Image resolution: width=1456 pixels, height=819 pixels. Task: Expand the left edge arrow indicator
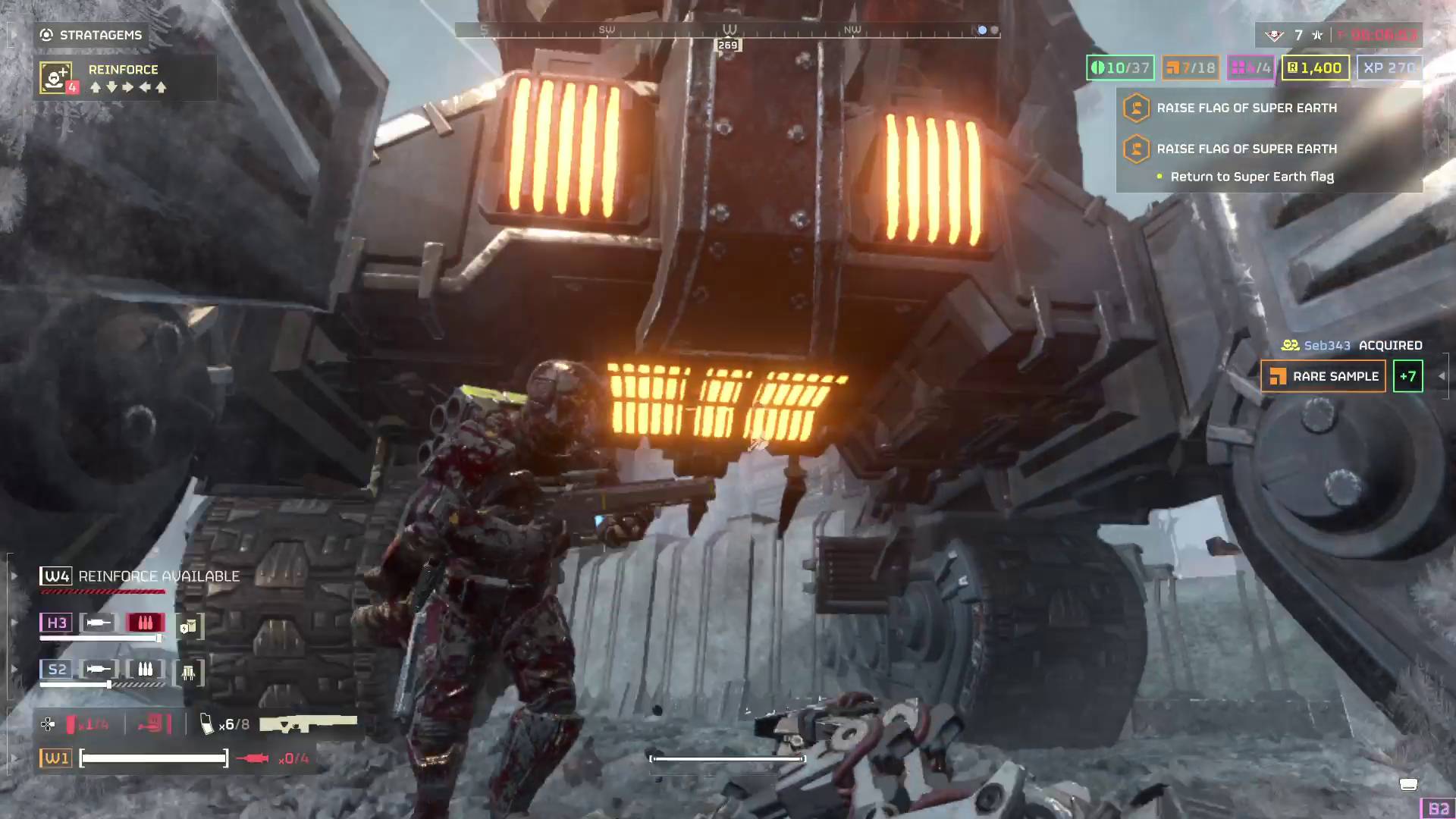pyautogui.click(x=14, y=575)
